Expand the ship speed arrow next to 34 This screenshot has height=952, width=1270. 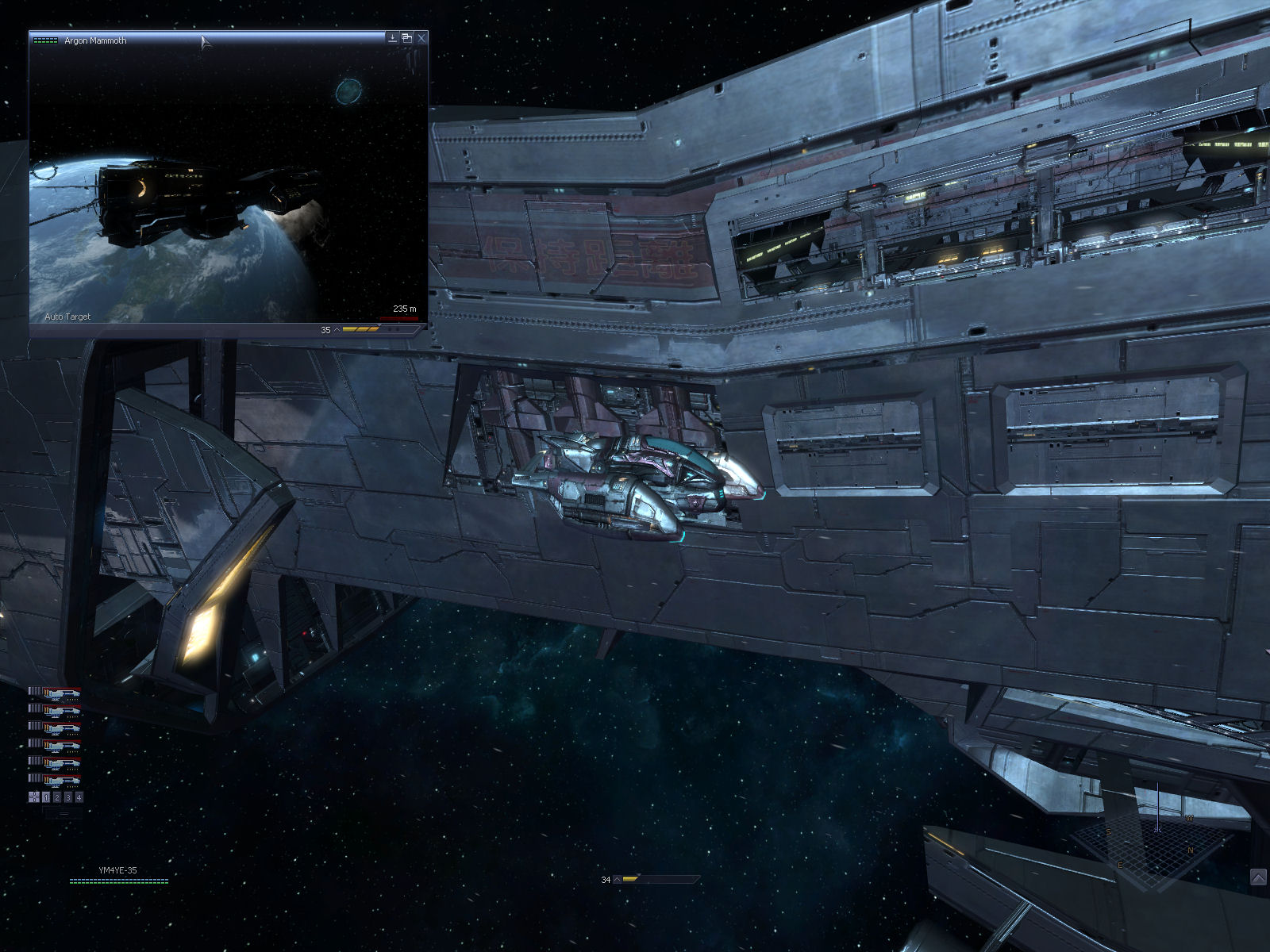(617, 879)
